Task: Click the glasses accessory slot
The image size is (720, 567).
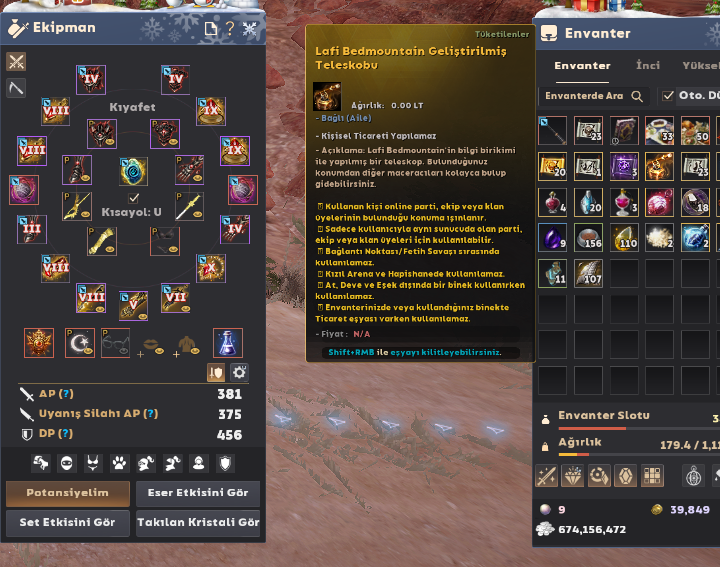Action: [x=116, y=343]
